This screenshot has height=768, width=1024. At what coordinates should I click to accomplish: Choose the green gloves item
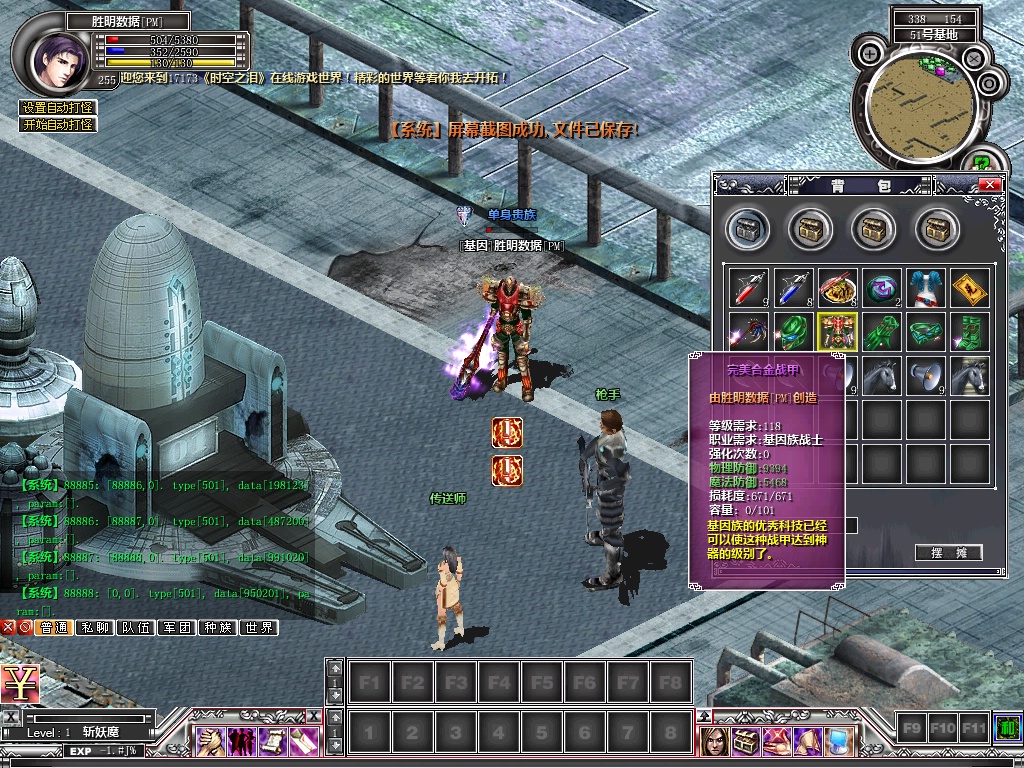[x=881, y=332]
